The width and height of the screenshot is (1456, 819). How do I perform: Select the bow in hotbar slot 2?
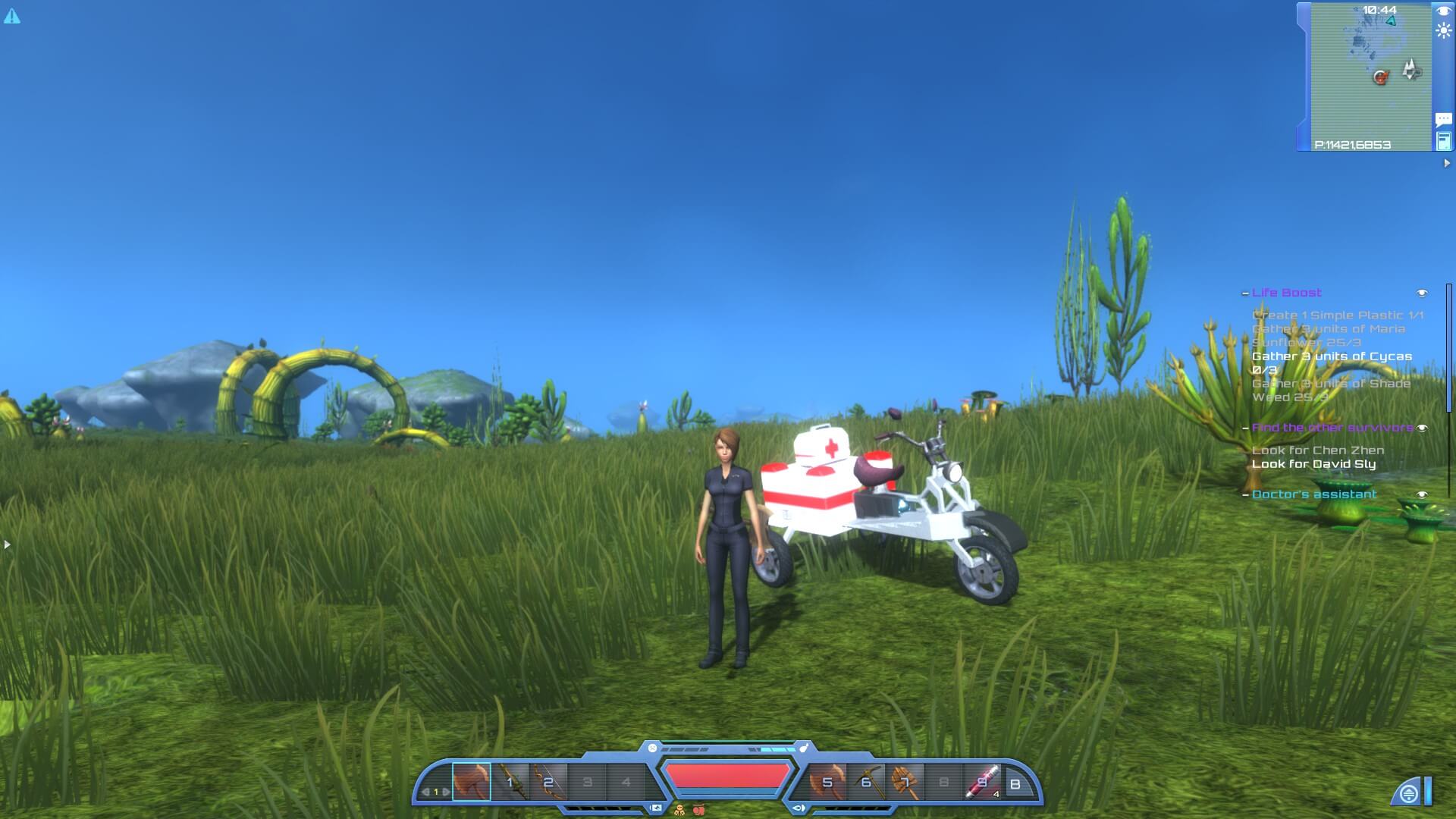(x=548, y=782)
